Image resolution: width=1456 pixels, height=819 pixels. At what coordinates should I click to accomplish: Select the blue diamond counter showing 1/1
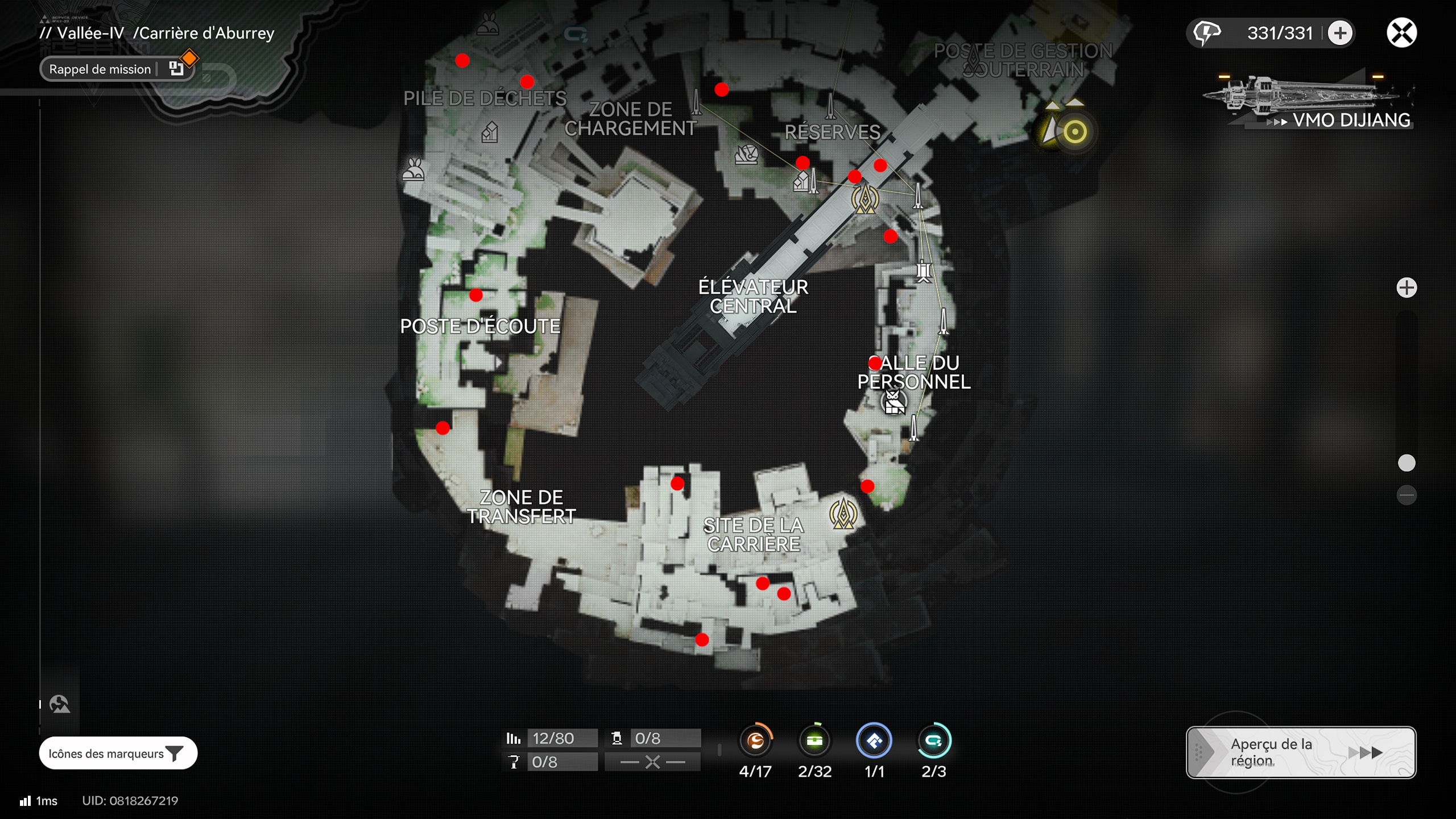coord(874,741)
